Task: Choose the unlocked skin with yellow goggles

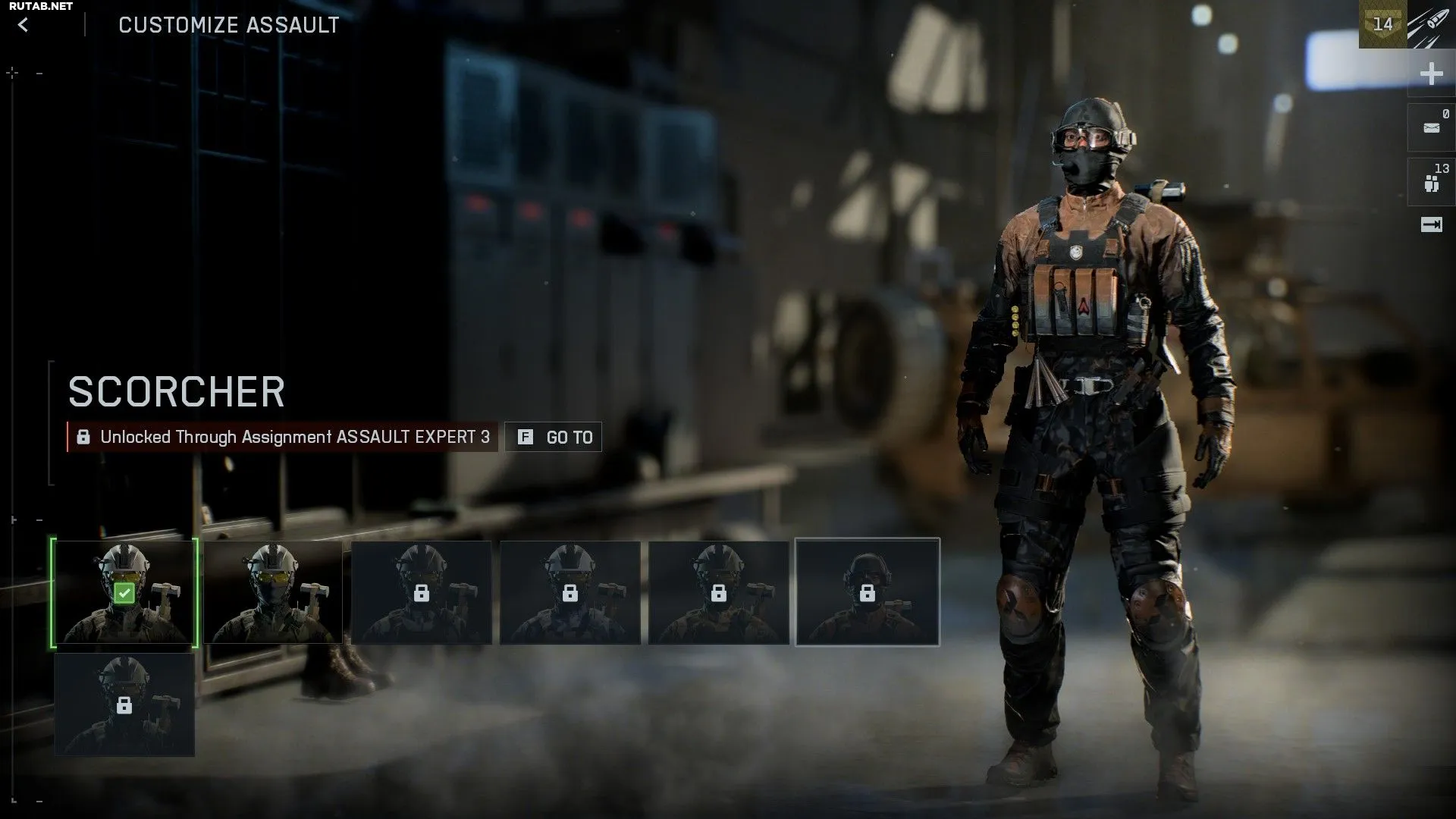Action: point(273,592)
